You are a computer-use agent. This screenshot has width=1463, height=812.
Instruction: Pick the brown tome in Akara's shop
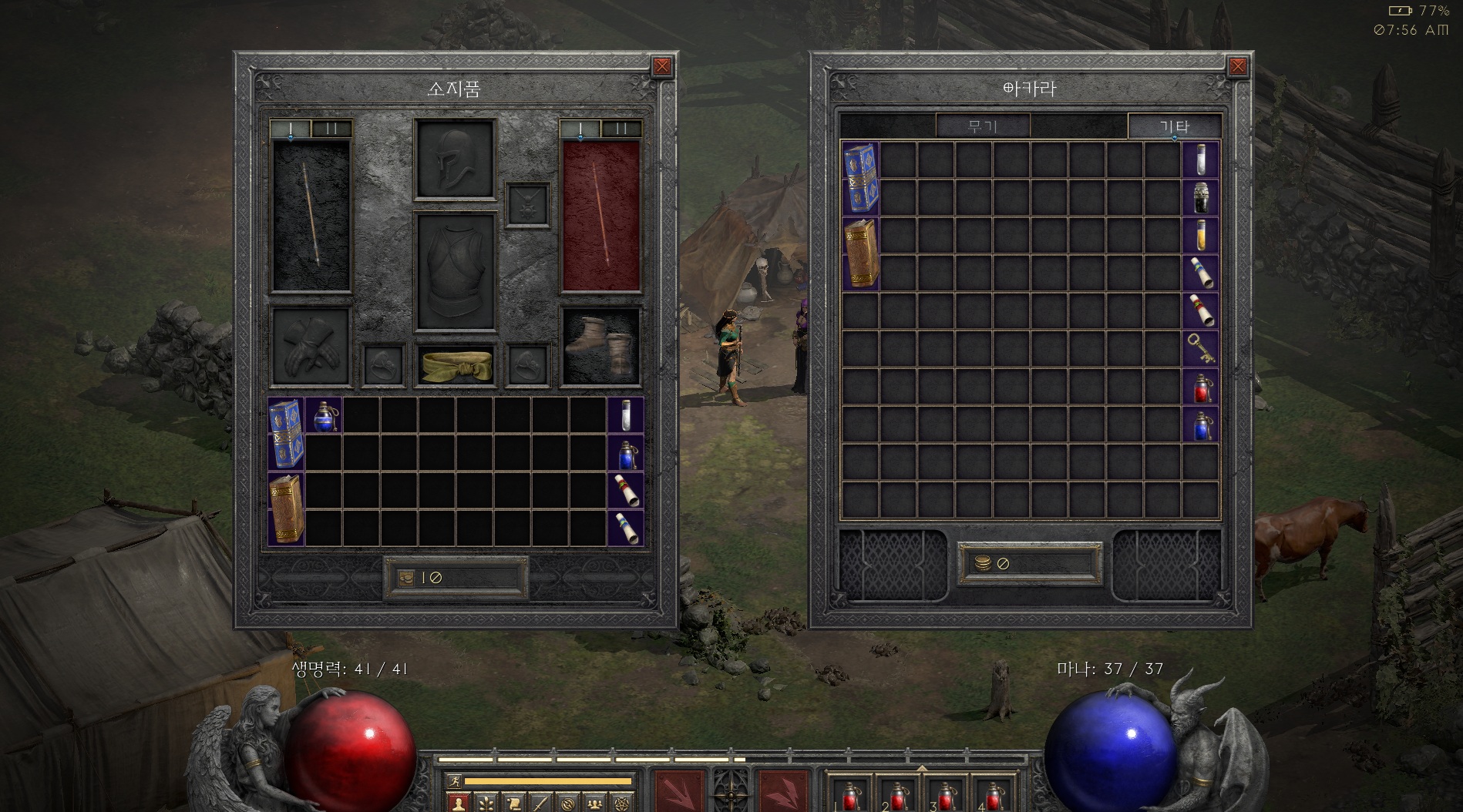[860, 253]
